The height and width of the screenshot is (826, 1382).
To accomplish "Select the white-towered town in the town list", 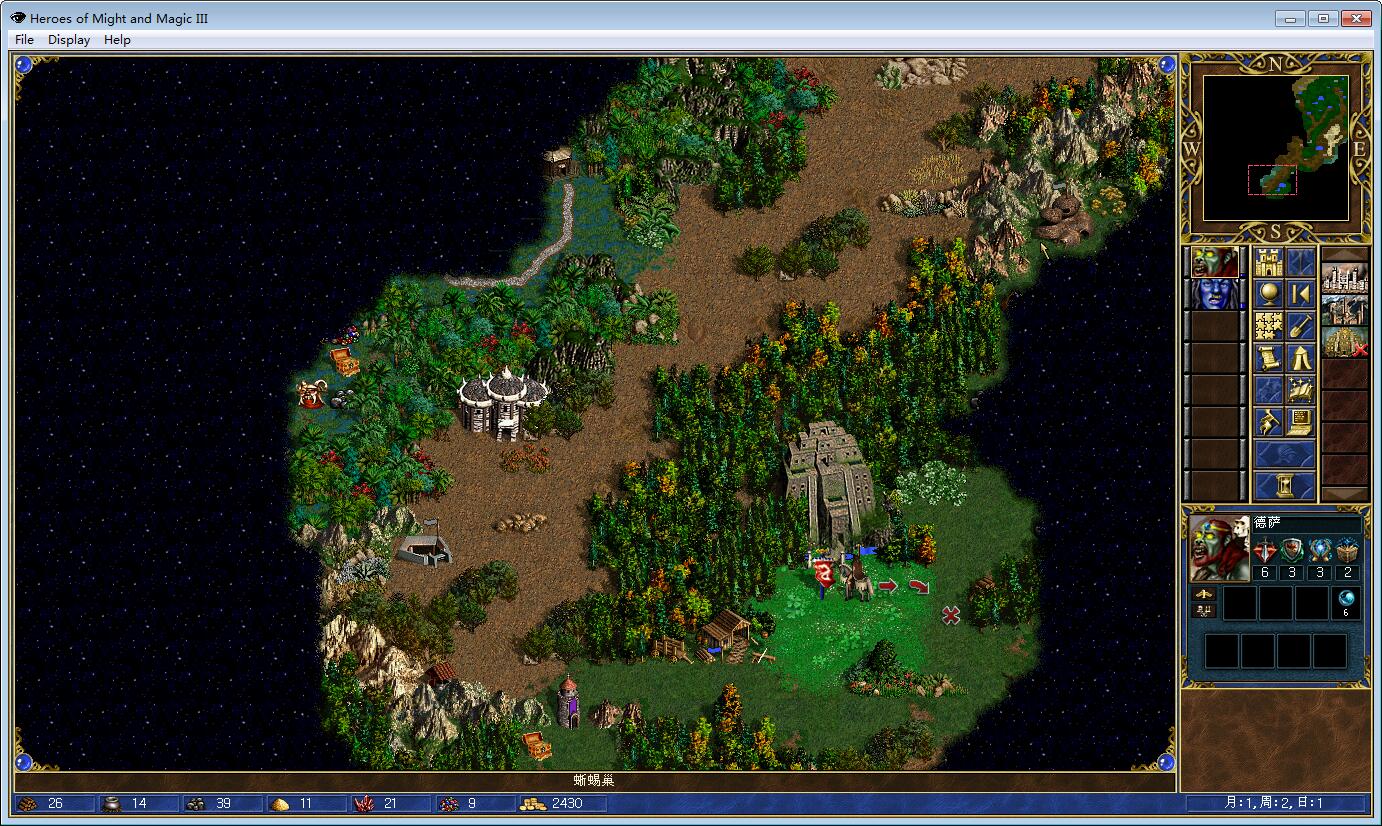I will pos(1344,279).
